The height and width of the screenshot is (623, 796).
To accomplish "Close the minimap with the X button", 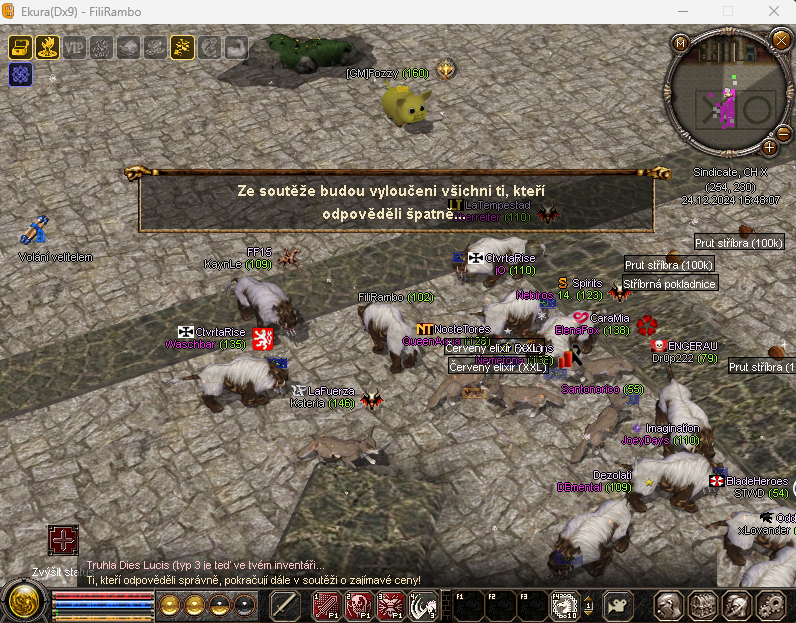I will [781, 40].
